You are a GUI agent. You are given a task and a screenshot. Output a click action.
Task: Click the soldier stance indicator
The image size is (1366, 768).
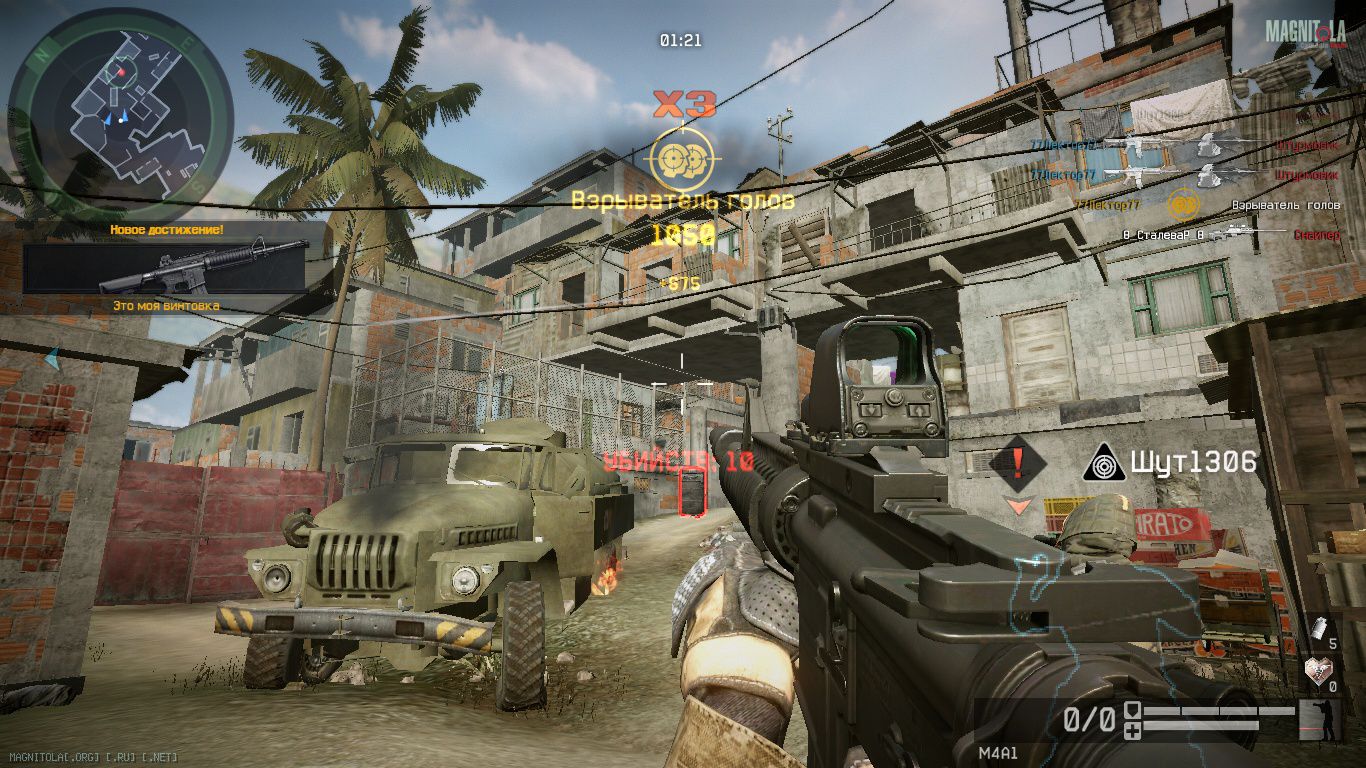[1318, 720]
